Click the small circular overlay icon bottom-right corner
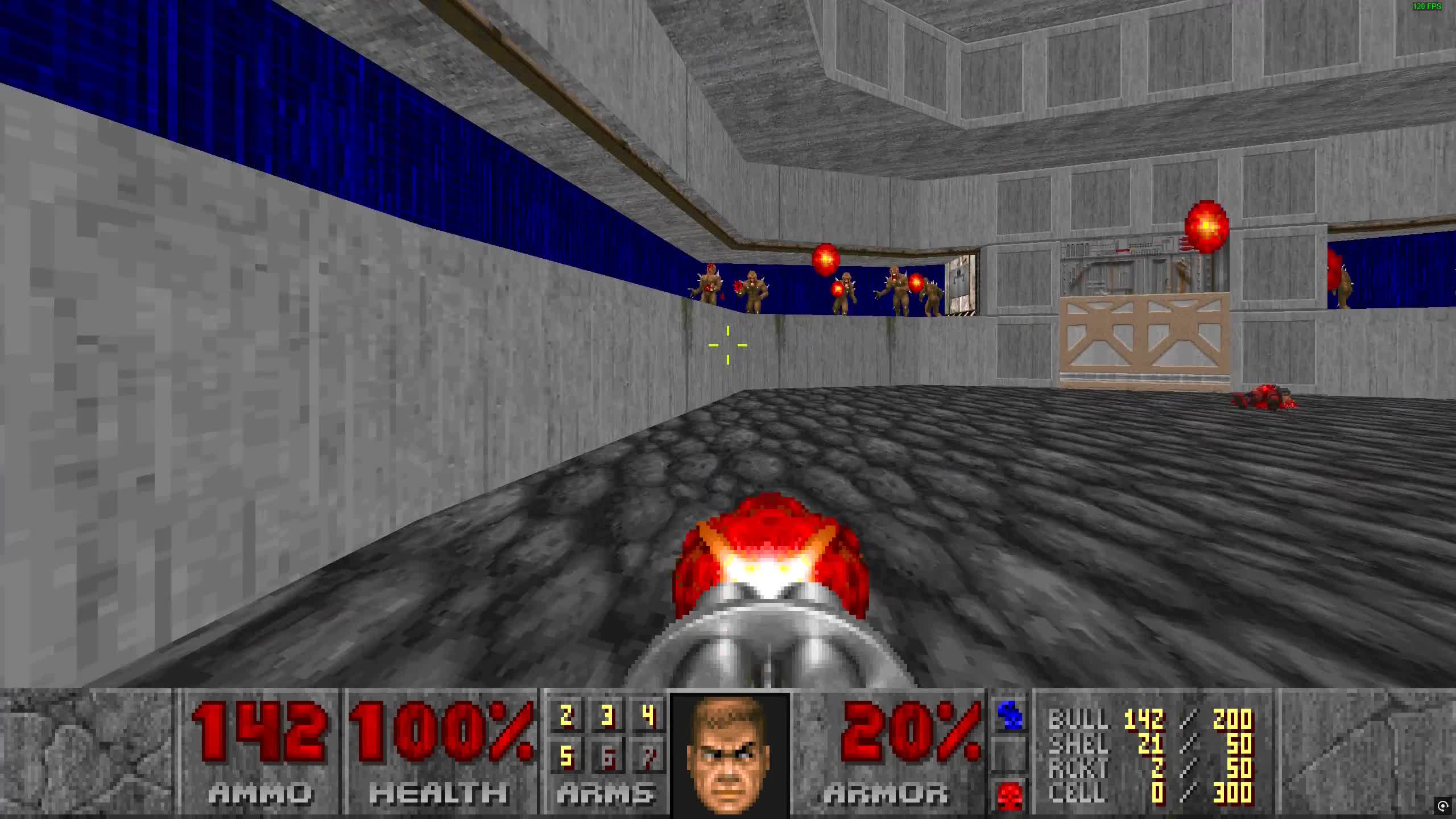This screenshot has width=1456, height=819. click(x=1442, y=805)
